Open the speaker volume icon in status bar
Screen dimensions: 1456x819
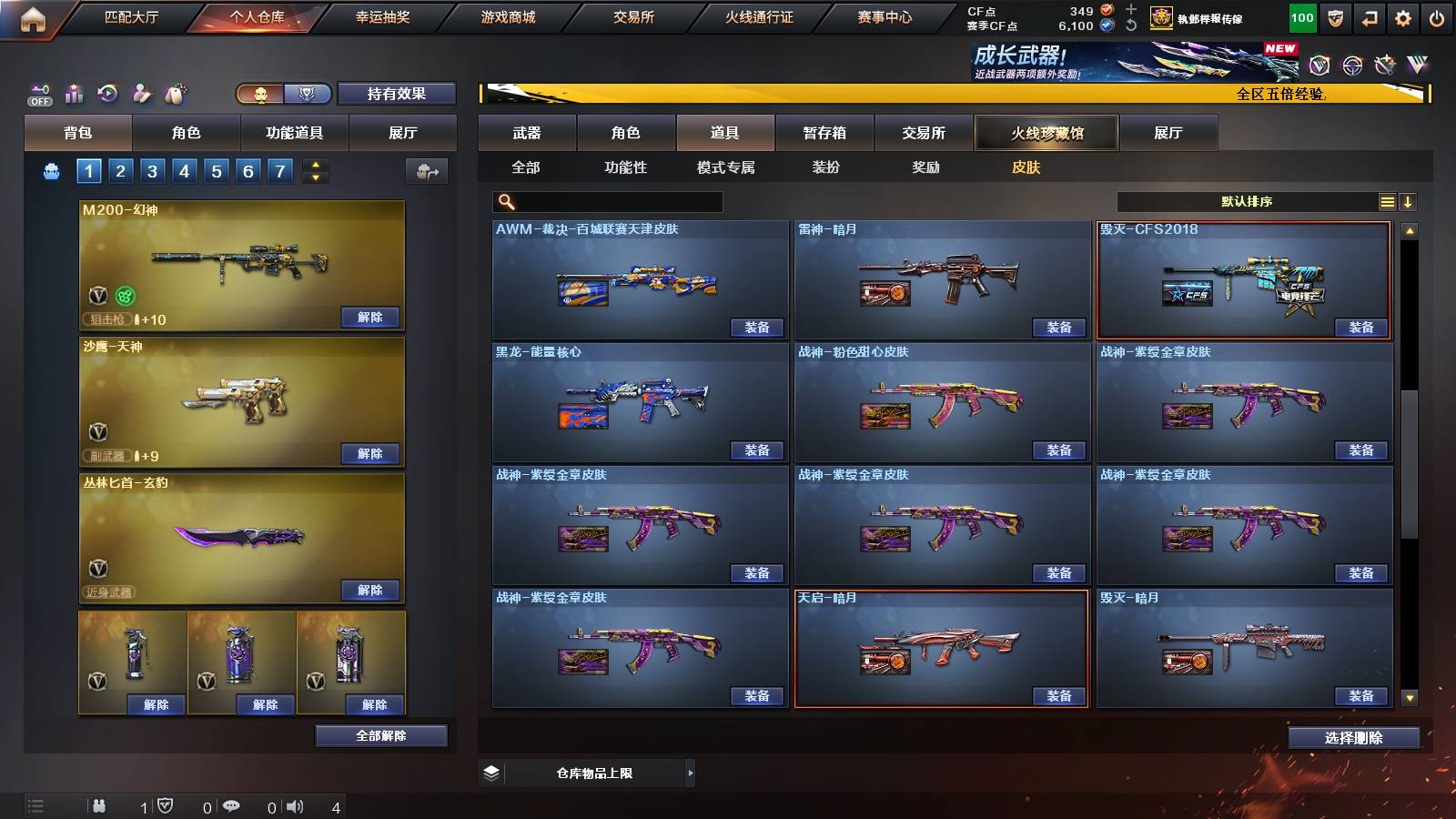[x=294, y=806]
